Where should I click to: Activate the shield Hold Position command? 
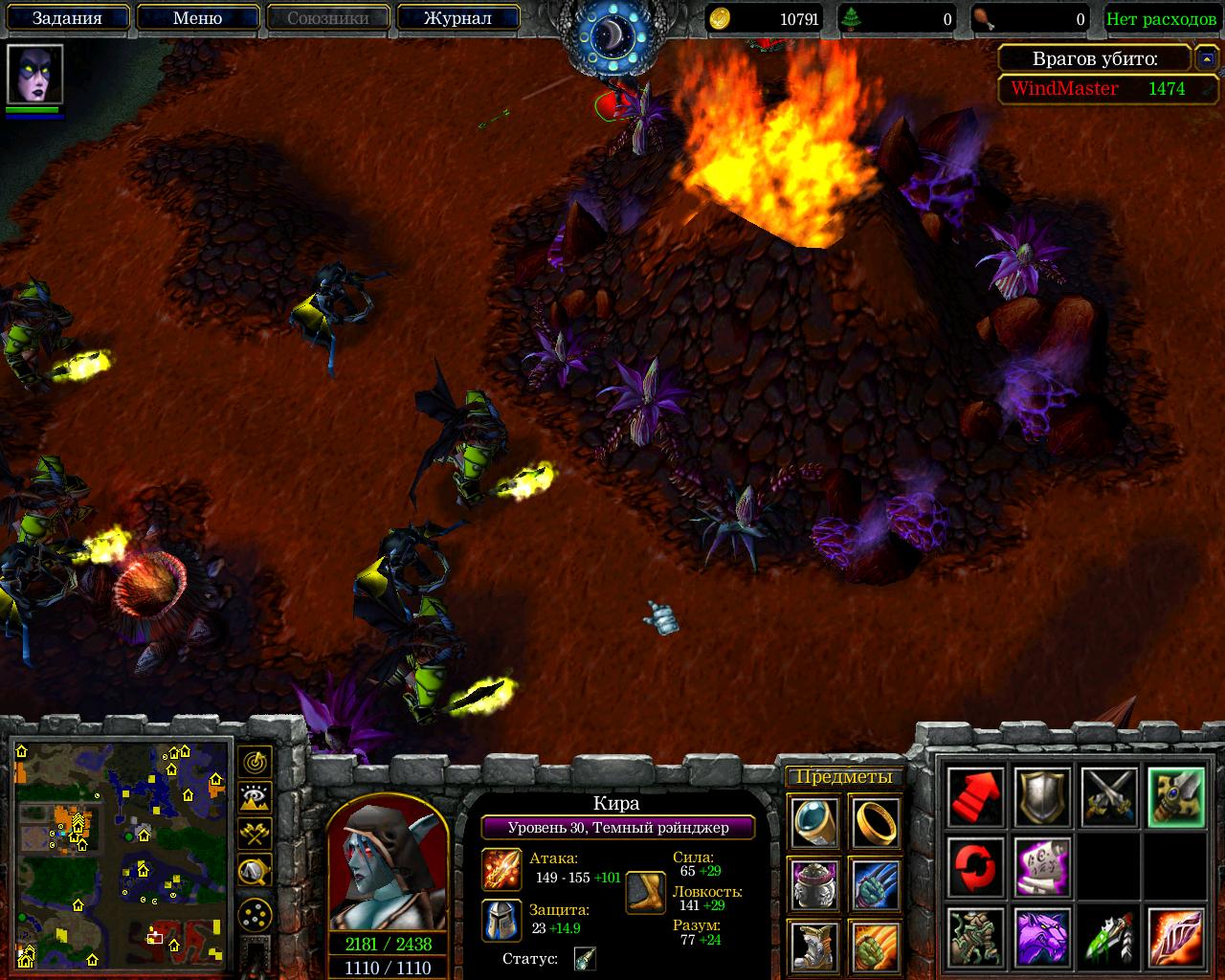[1042, 796]
